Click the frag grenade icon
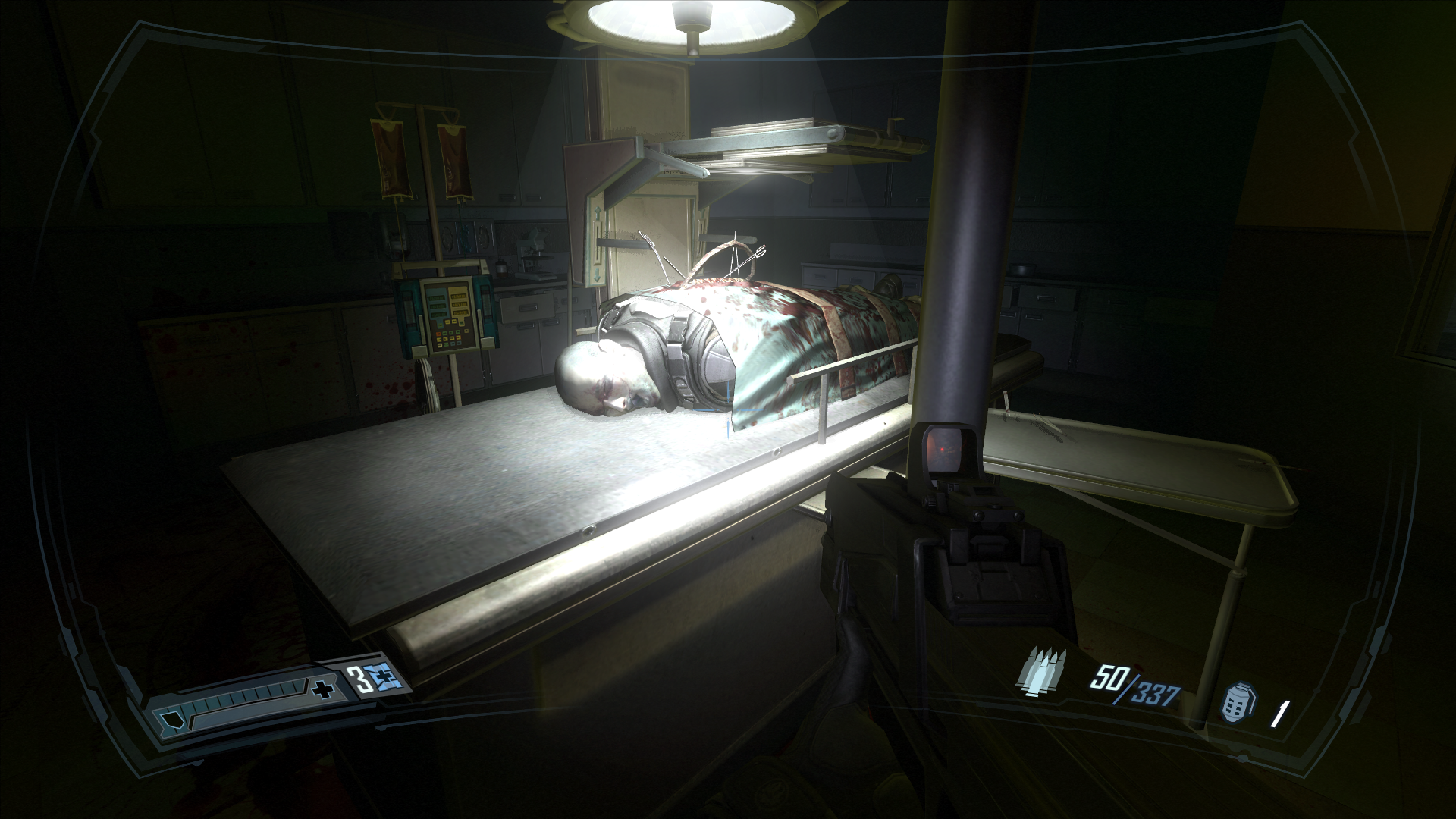This screenshot has height=819, width=1456. [1235, 703]
